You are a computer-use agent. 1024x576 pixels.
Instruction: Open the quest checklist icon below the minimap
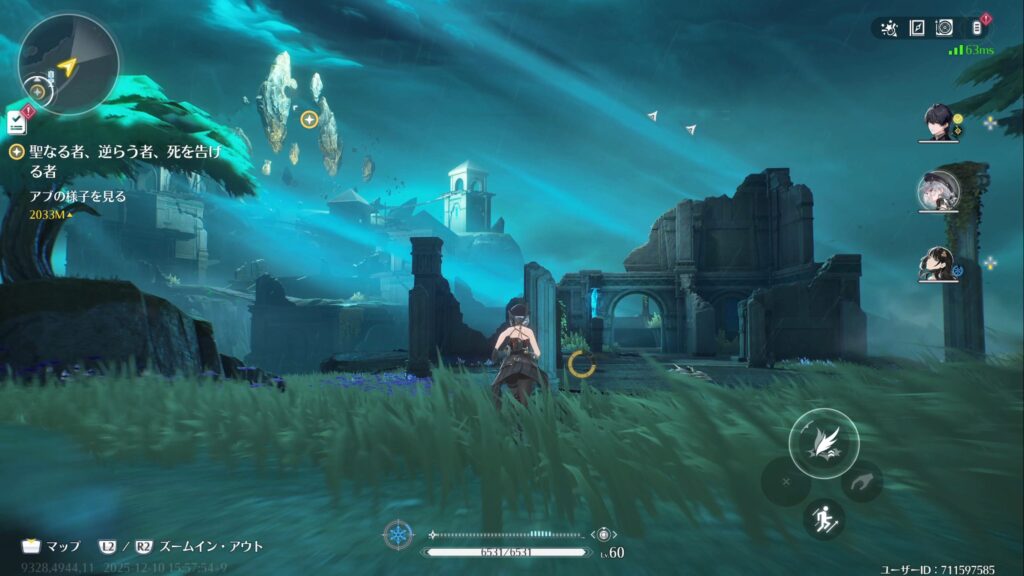click(x=16, y=122)
